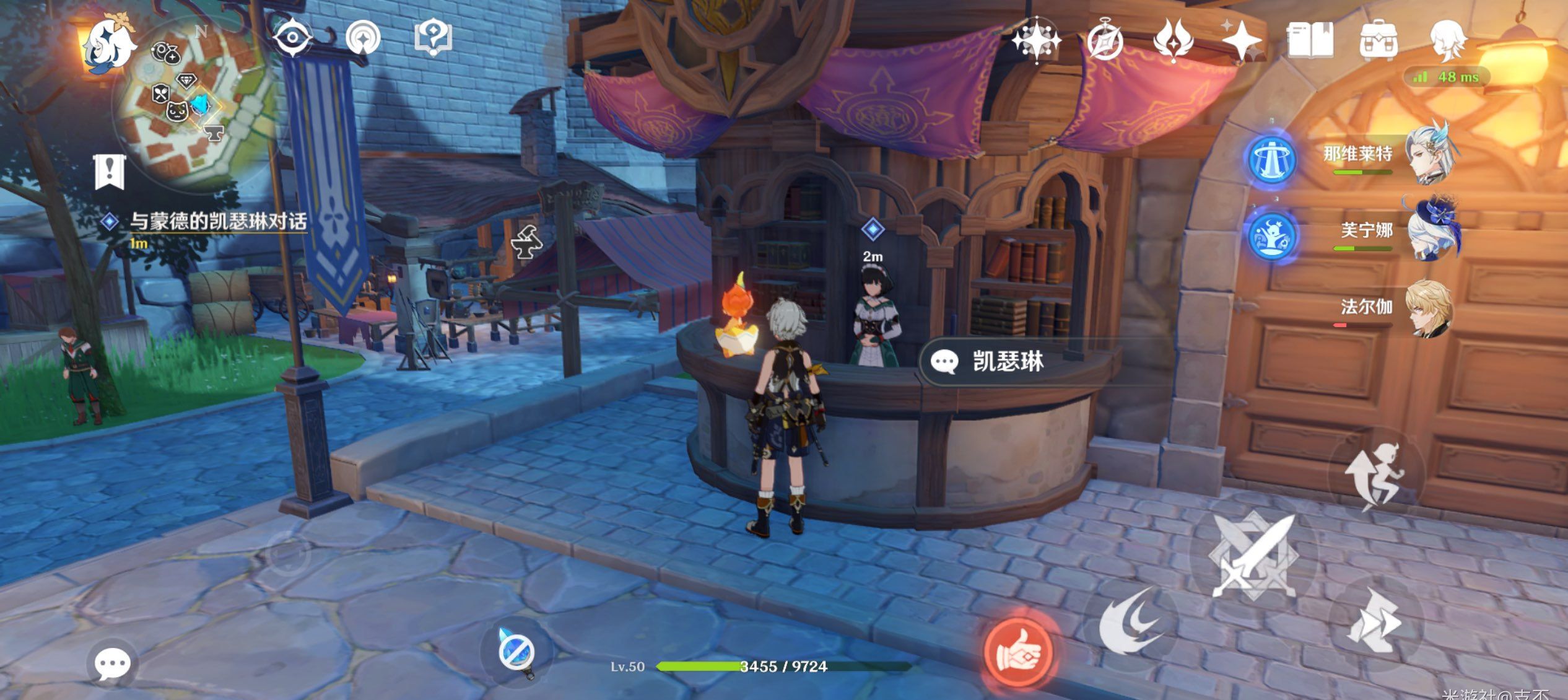Image resolution: width=1568 pixels, height=700 pixels.
Task: Talk to 凯瑟琳 dialogue prompt
Action: pyautogui.click(x=1008, y=362)
